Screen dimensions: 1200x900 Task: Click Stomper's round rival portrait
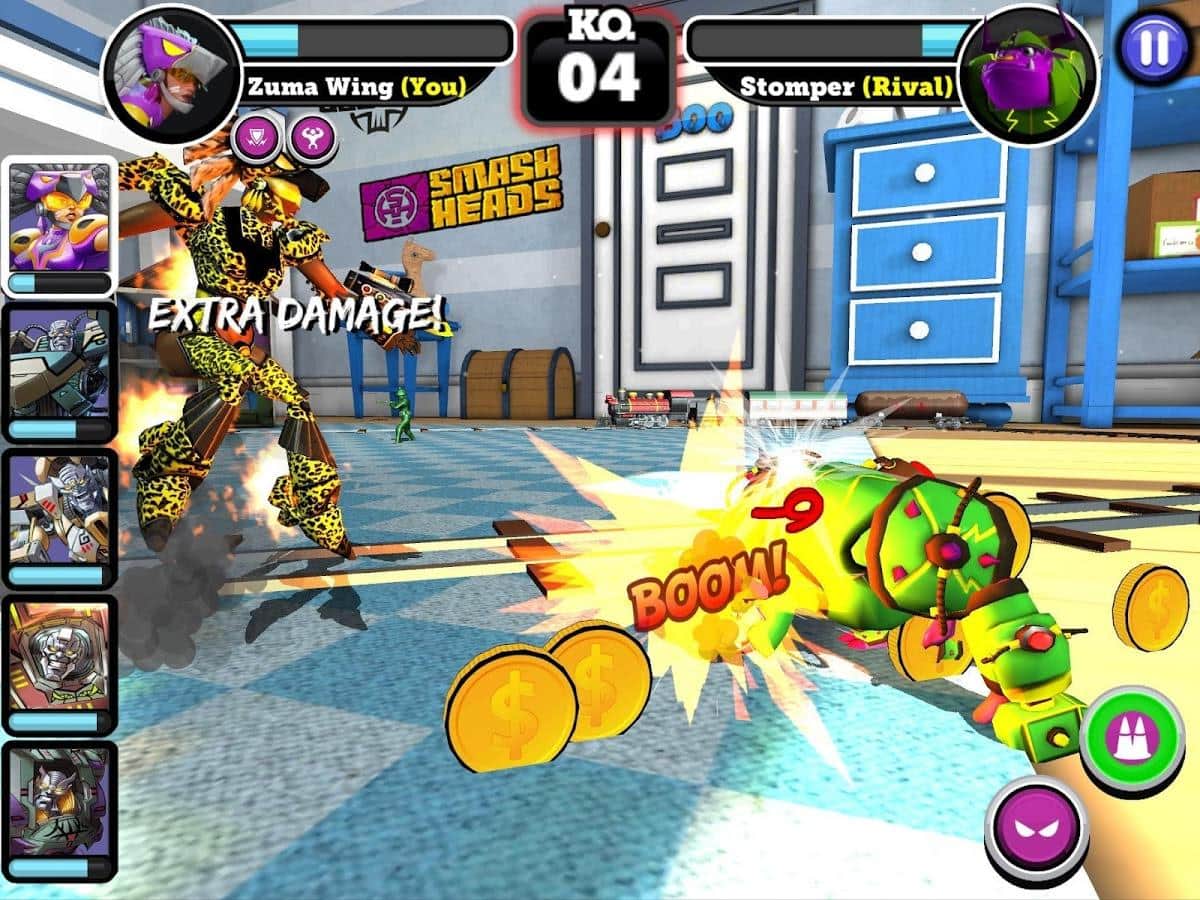point(1027,75)
